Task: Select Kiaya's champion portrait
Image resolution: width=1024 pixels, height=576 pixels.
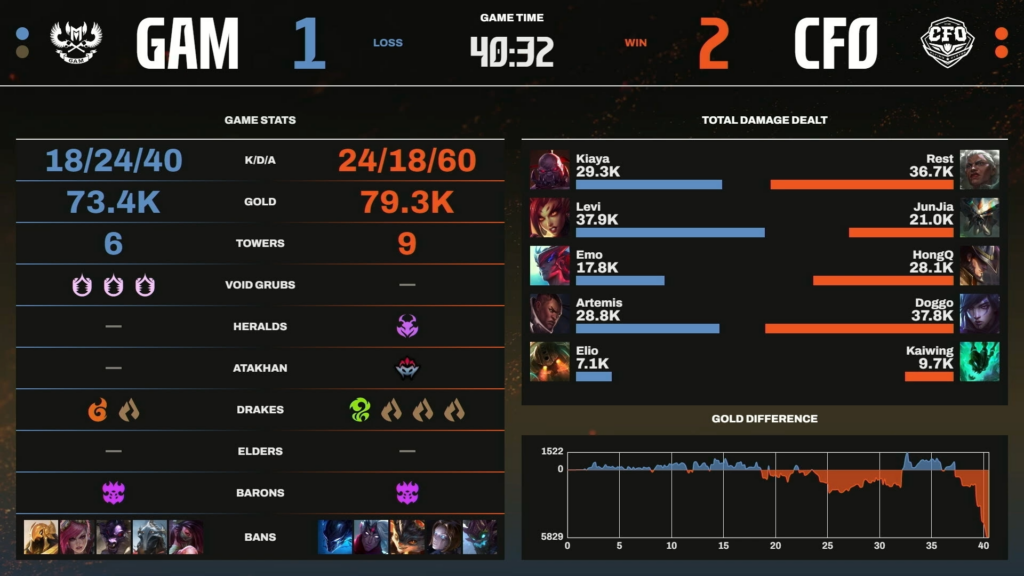Action: coord(549,169)
